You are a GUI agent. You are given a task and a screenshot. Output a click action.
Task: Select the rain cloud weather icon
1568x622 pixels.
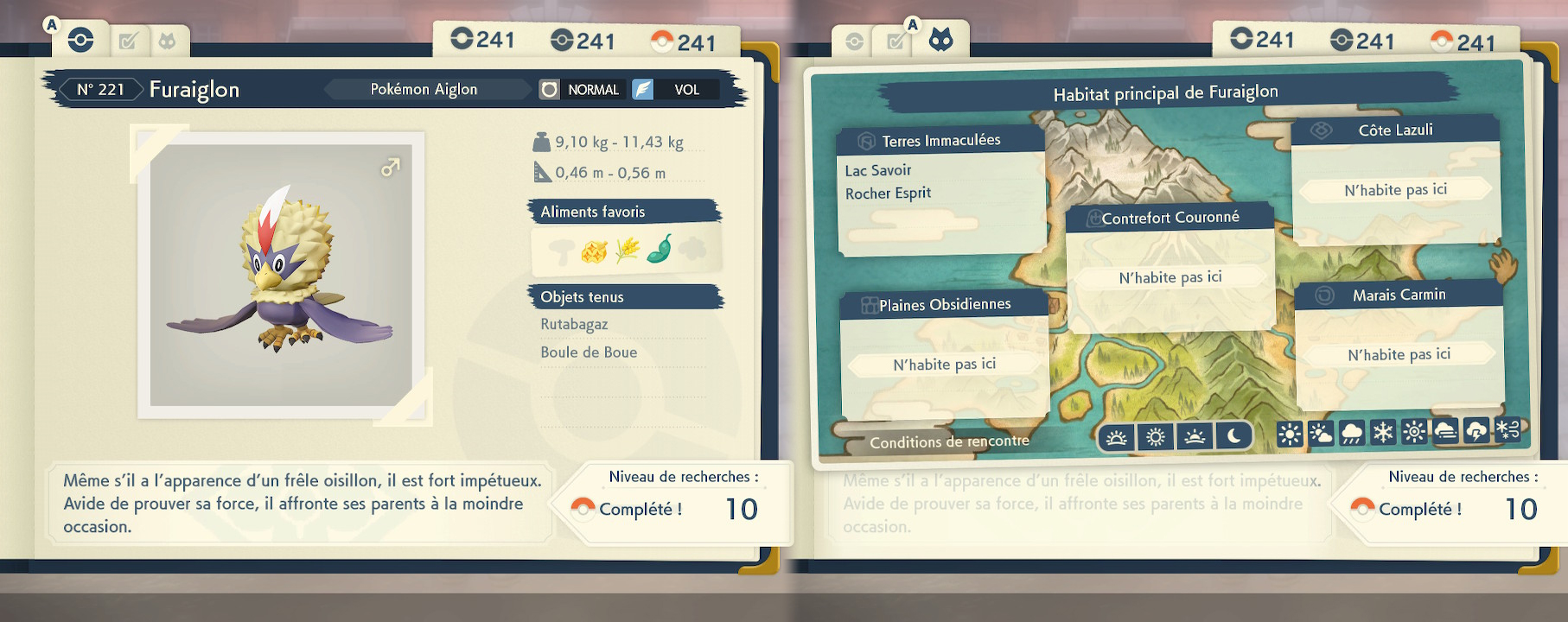point(1352,433)
